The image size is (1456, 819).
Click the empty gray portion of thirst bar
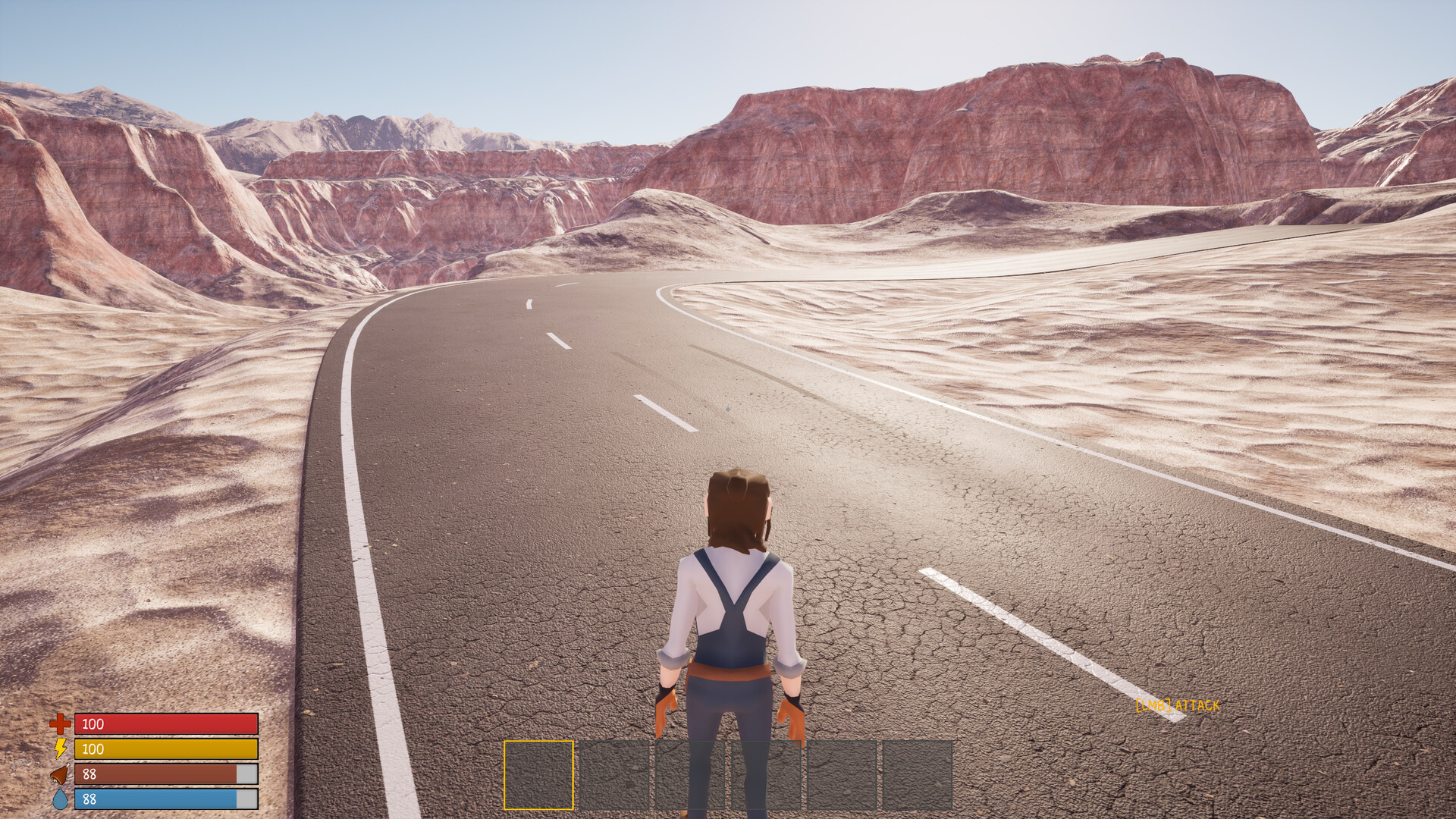point(246,799)
